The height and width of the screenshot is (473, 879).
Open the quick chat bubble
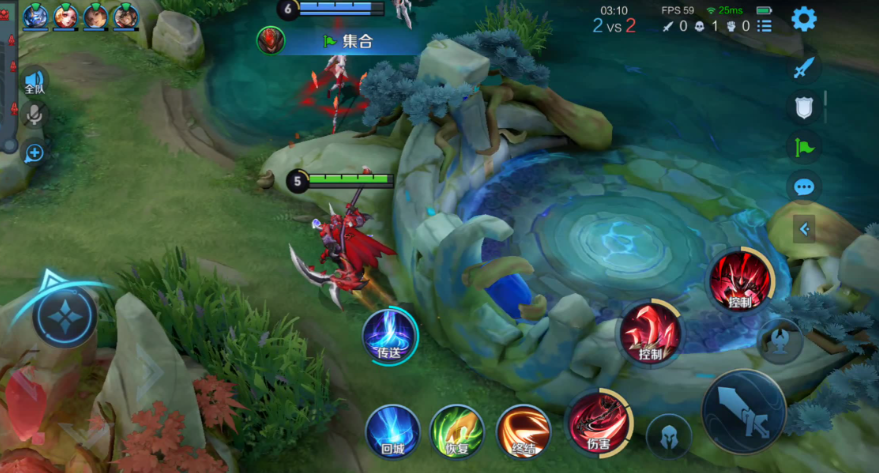coord(804,187)
